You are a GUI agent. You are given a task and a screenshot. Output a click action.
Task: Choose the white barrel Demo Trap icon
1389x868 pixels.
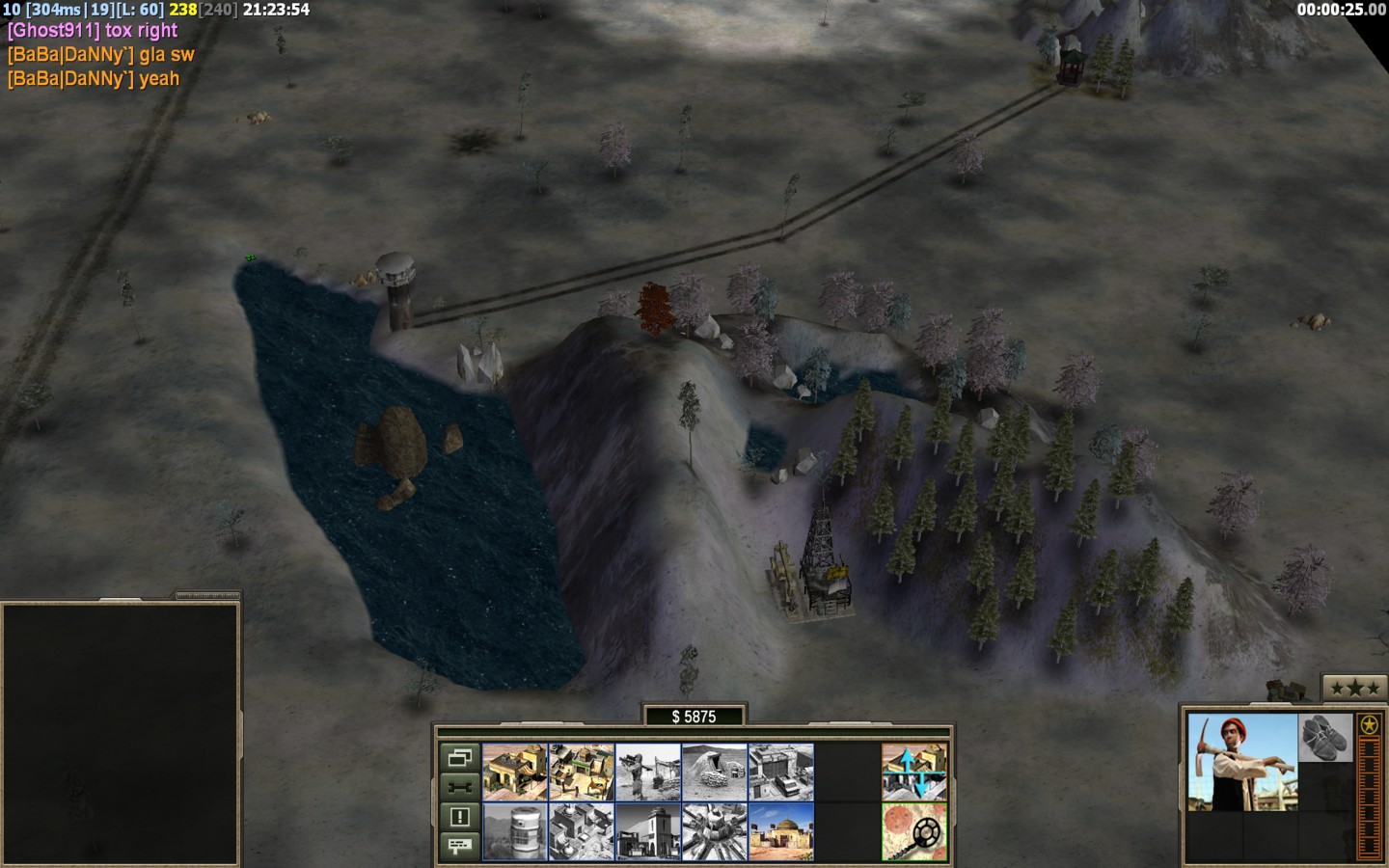coord(514,831)
